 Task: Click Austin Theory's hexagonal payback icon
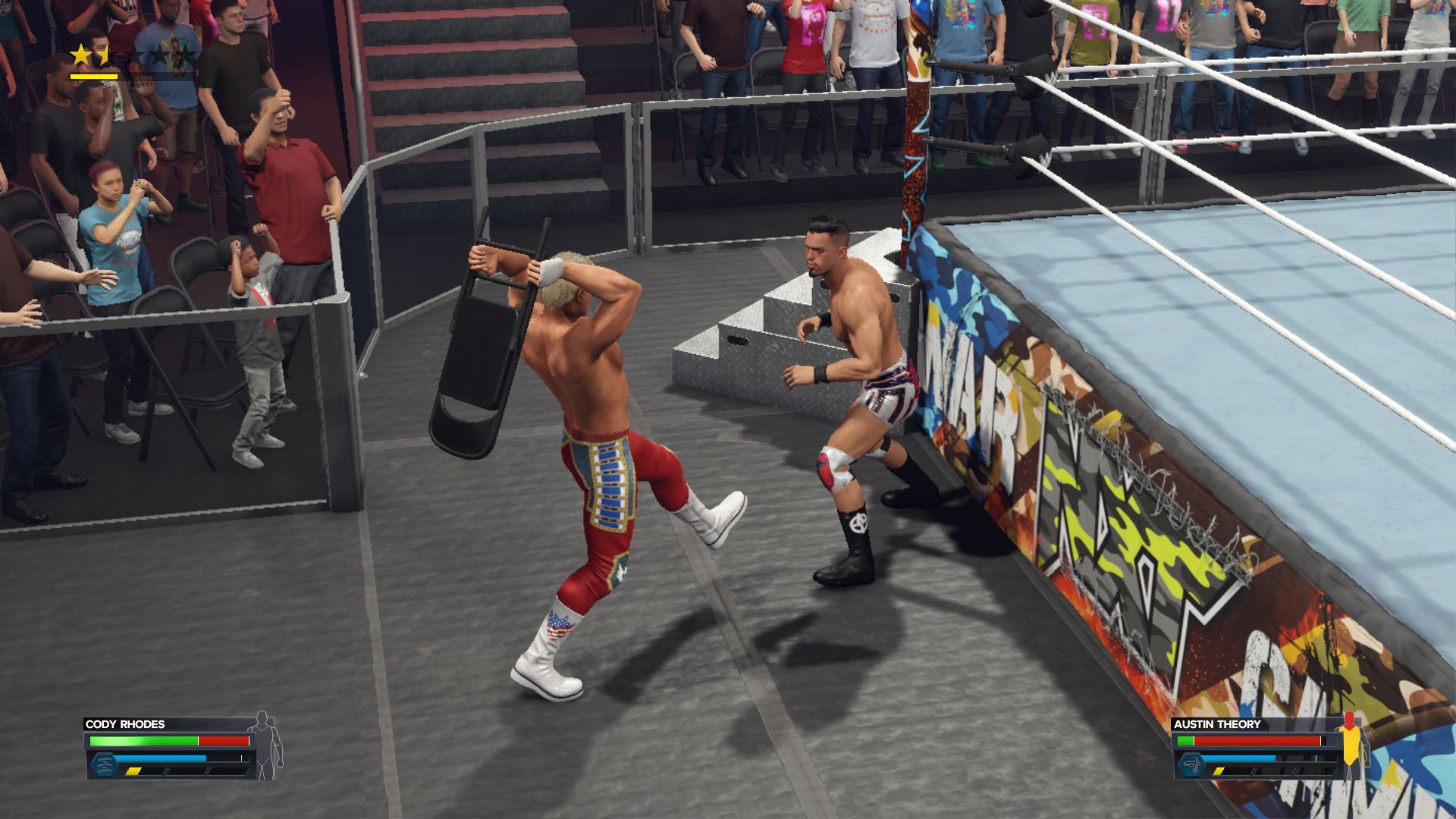[1191, 764]
